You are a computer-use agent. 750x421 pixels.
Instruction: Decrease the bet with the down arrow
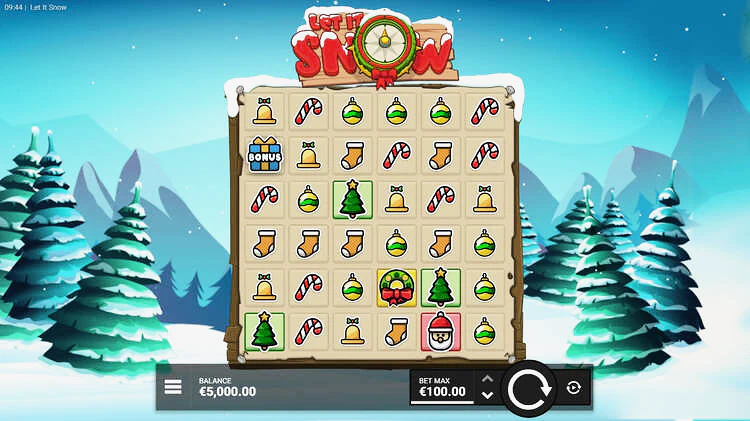[487, 396]
